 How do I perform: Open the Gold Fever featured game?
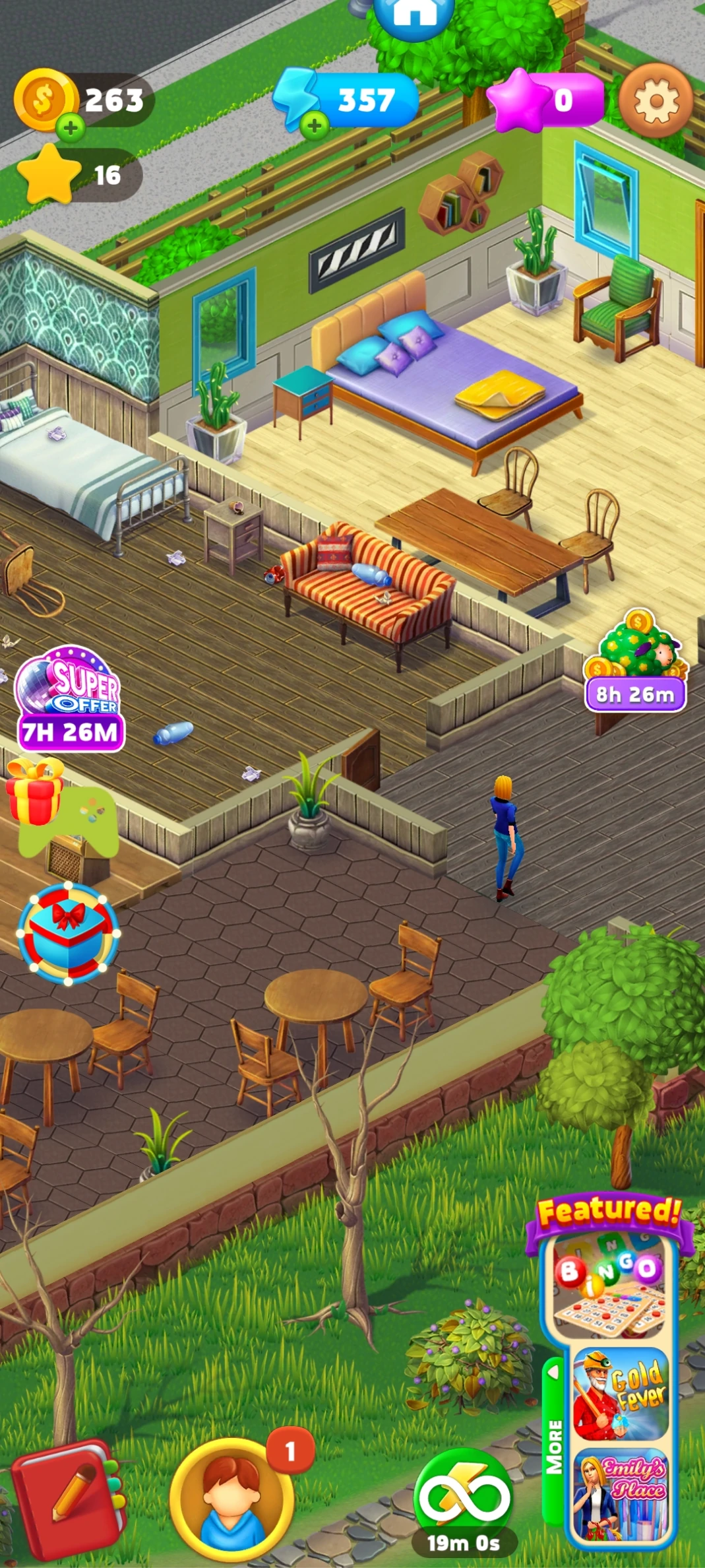tap(620, 1394)
